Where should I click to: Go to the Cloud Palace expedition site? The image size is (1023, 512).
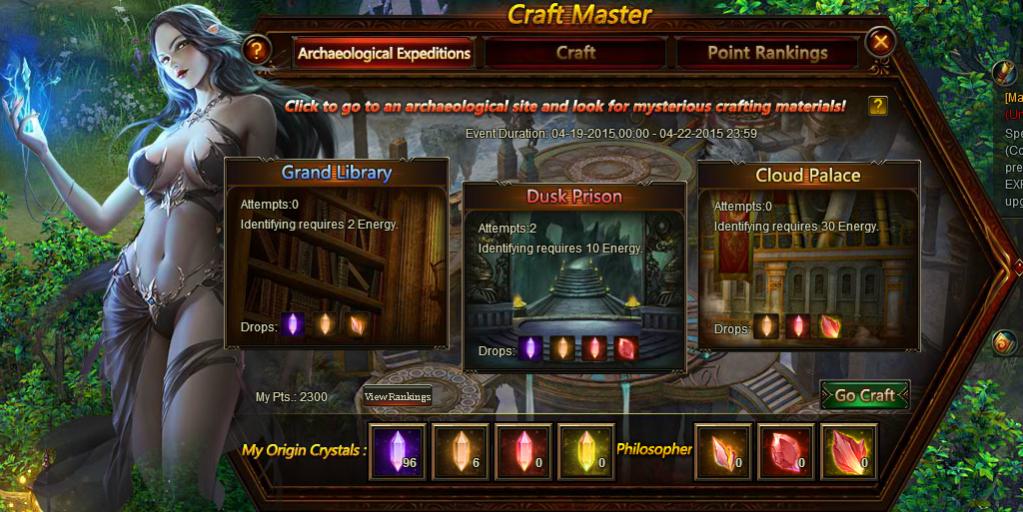pyautogui.click(x=808, y=255)
